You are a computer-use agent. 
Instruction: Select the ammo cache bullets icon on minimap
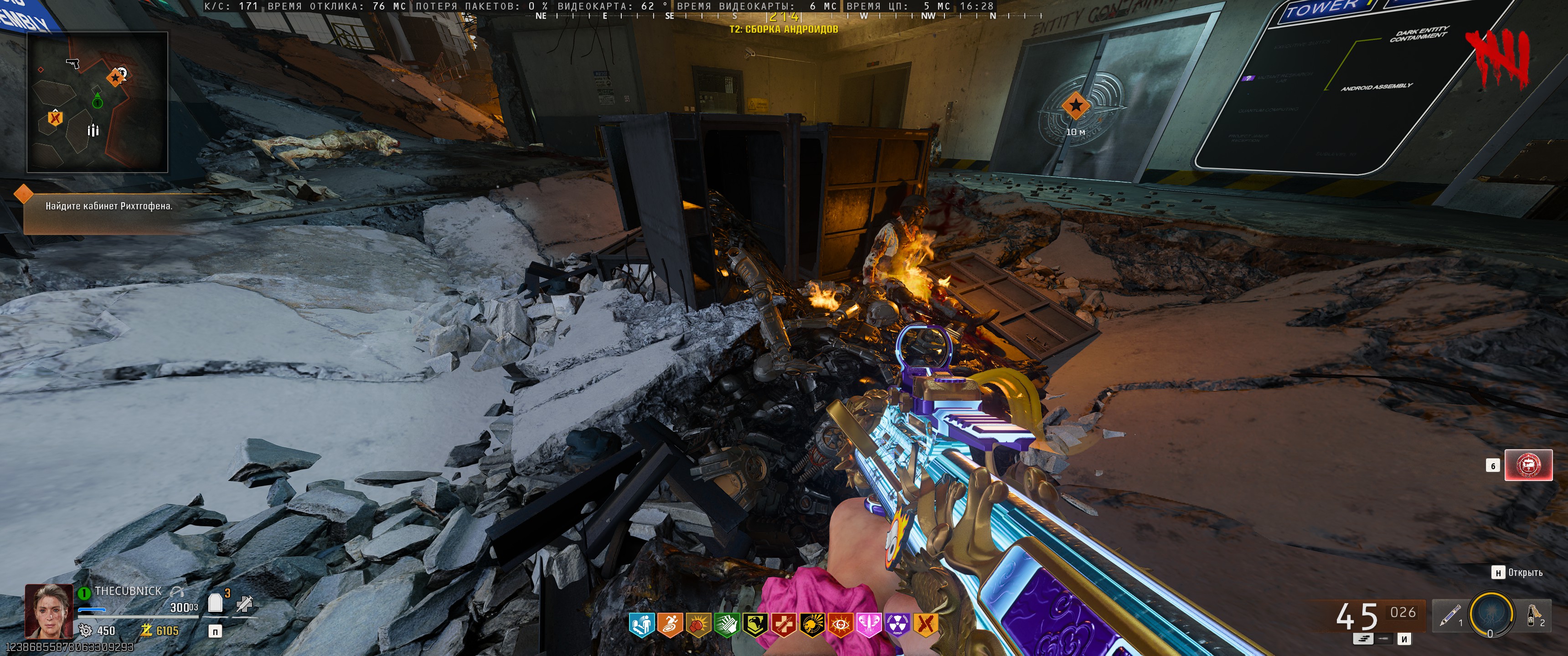(x=93, y=130)
